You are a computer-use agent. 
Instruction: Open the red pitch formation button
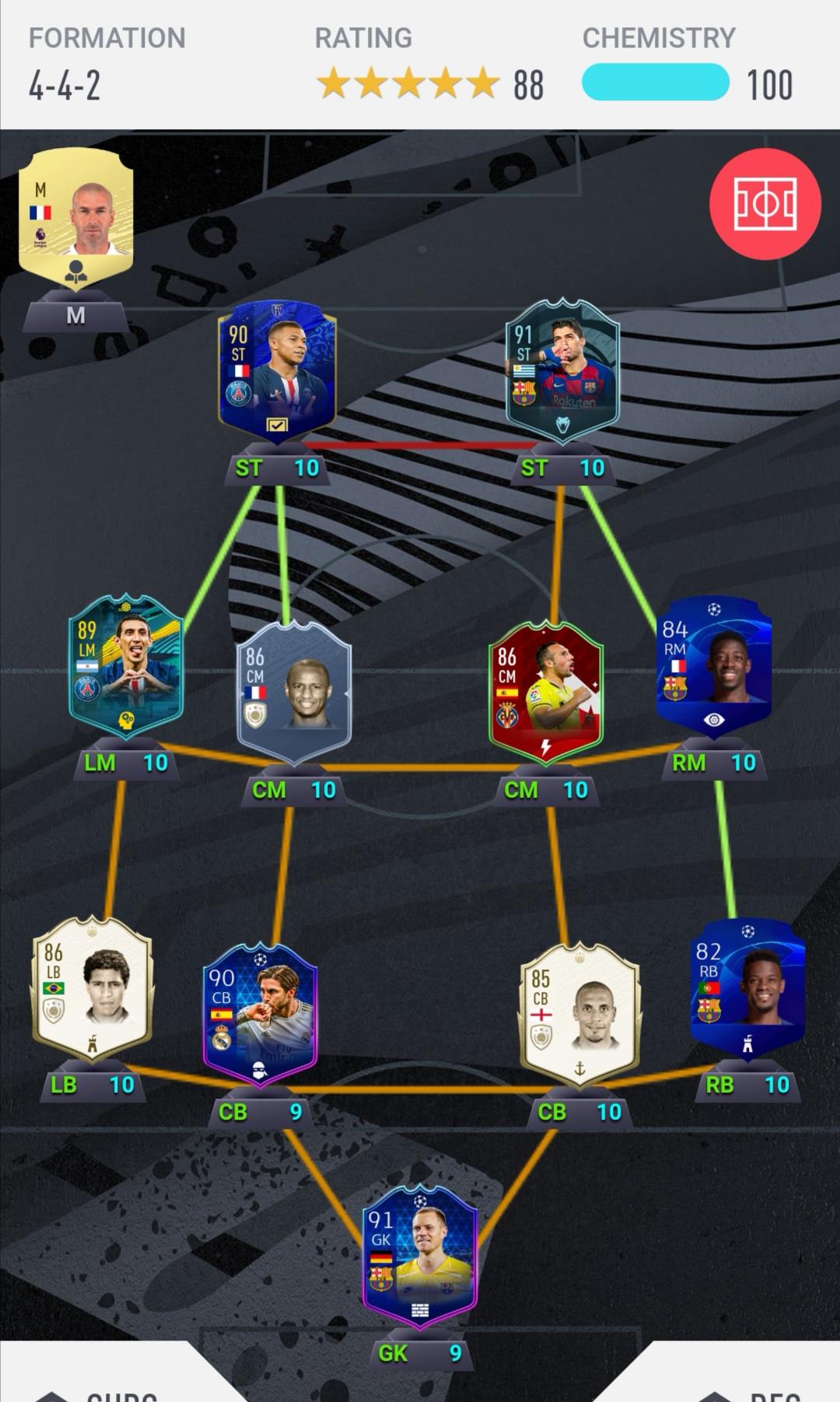[x=765, y=204]
